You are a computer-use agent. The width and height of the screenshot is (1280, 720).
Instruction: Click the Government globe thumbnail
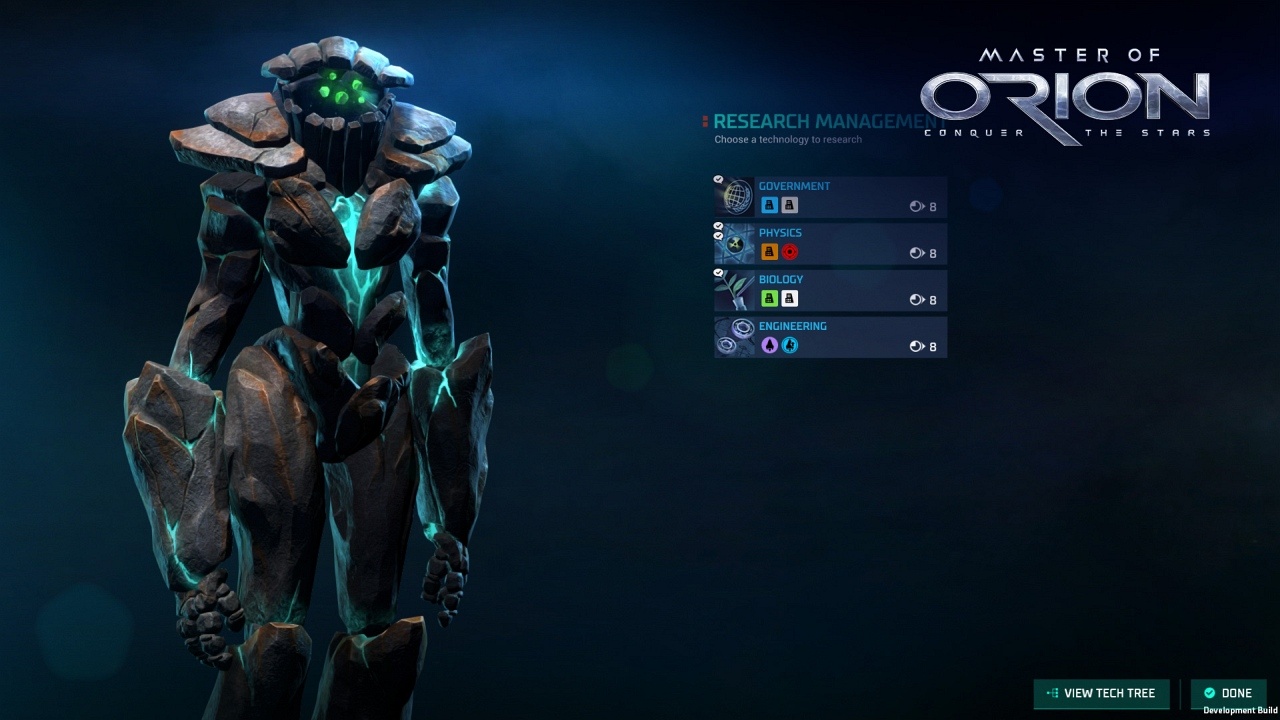[736, 197]
